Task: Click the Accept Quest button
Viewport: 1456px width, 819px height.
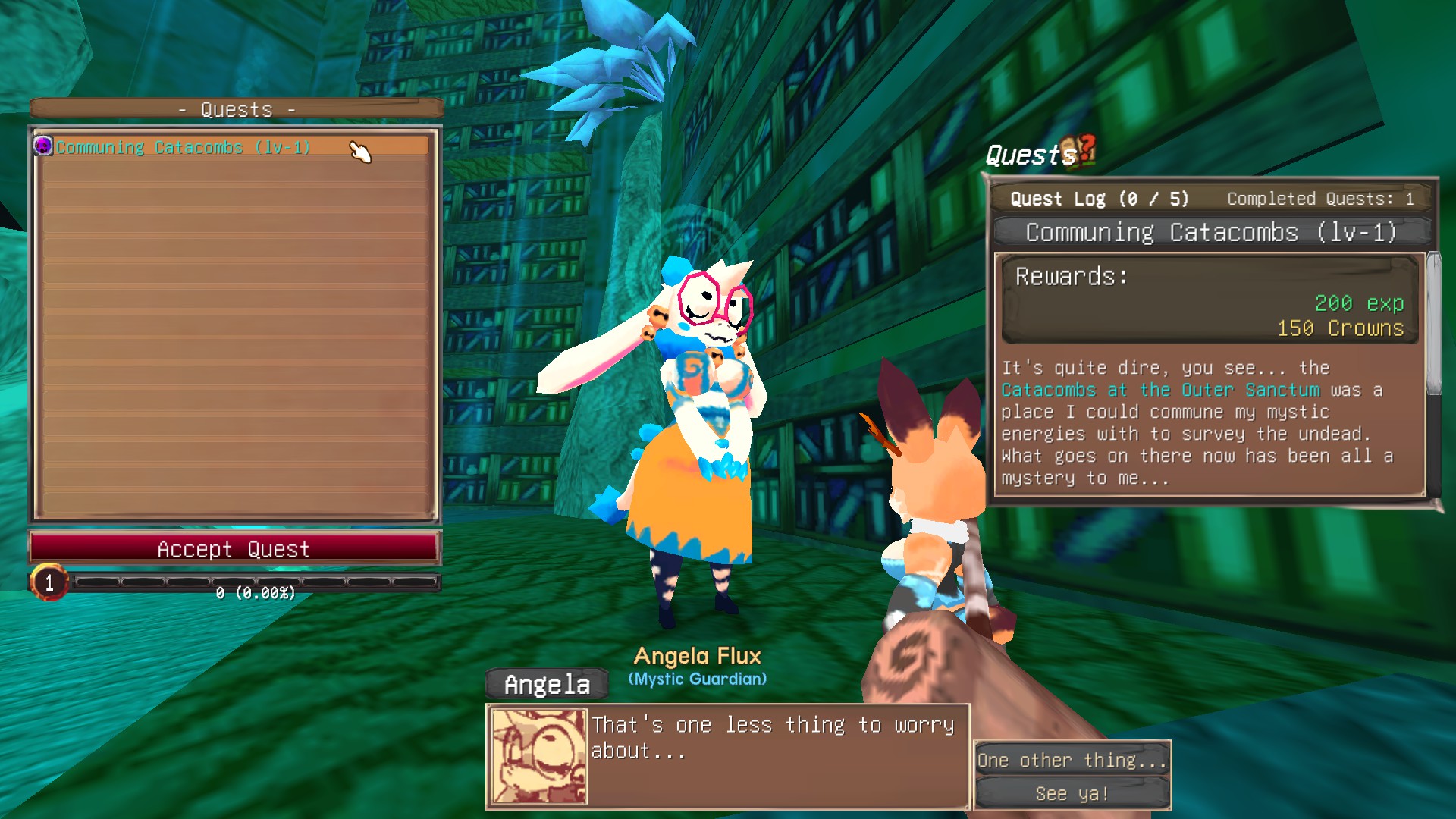Action: click(234, 548)
